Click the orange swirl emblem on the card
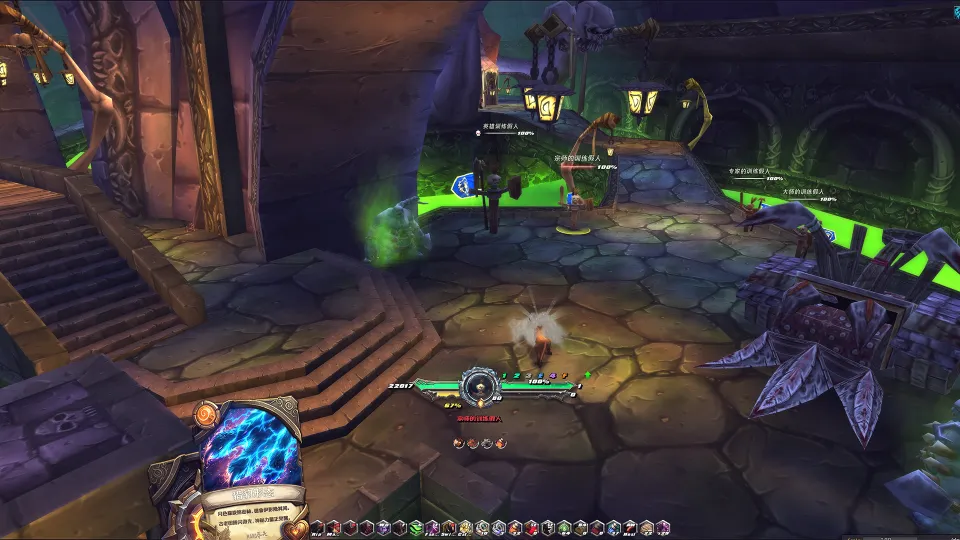Viewport: 960px width, 540px height. [x=208, y=412]
